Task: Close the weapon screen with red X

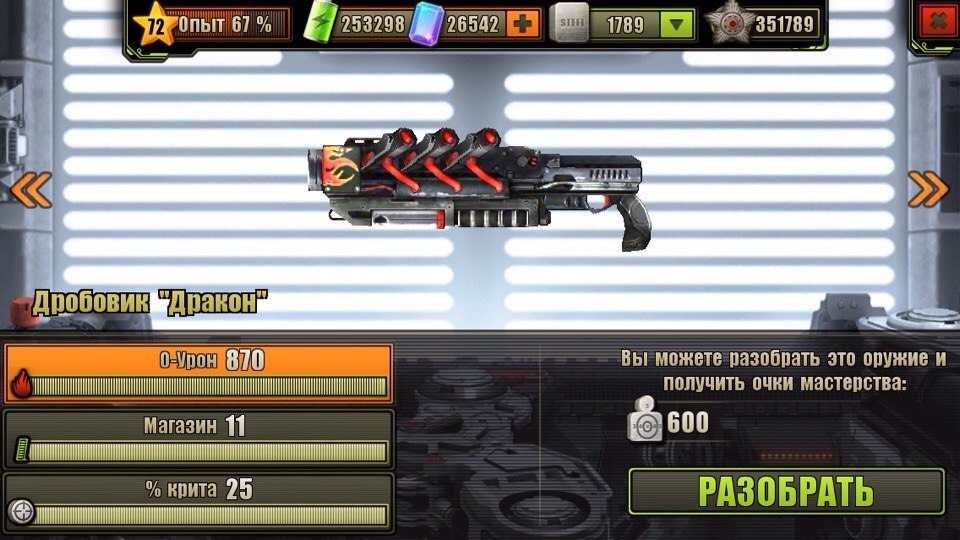Action: (x=936, y=21)
